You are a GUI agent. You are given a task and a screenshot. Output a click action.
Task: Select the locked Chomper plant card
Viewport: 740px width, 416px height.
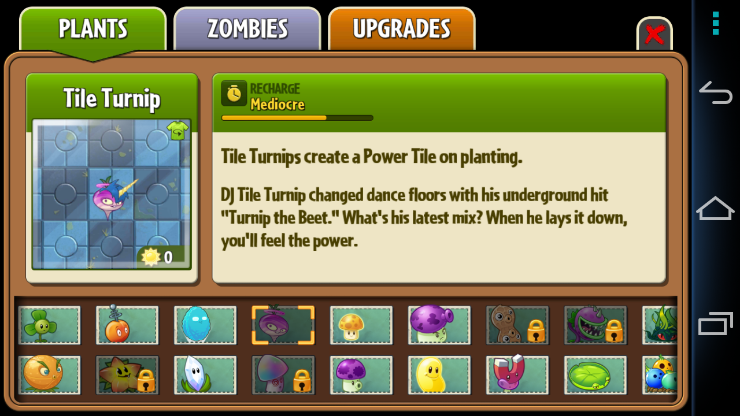tap(595, 325)
